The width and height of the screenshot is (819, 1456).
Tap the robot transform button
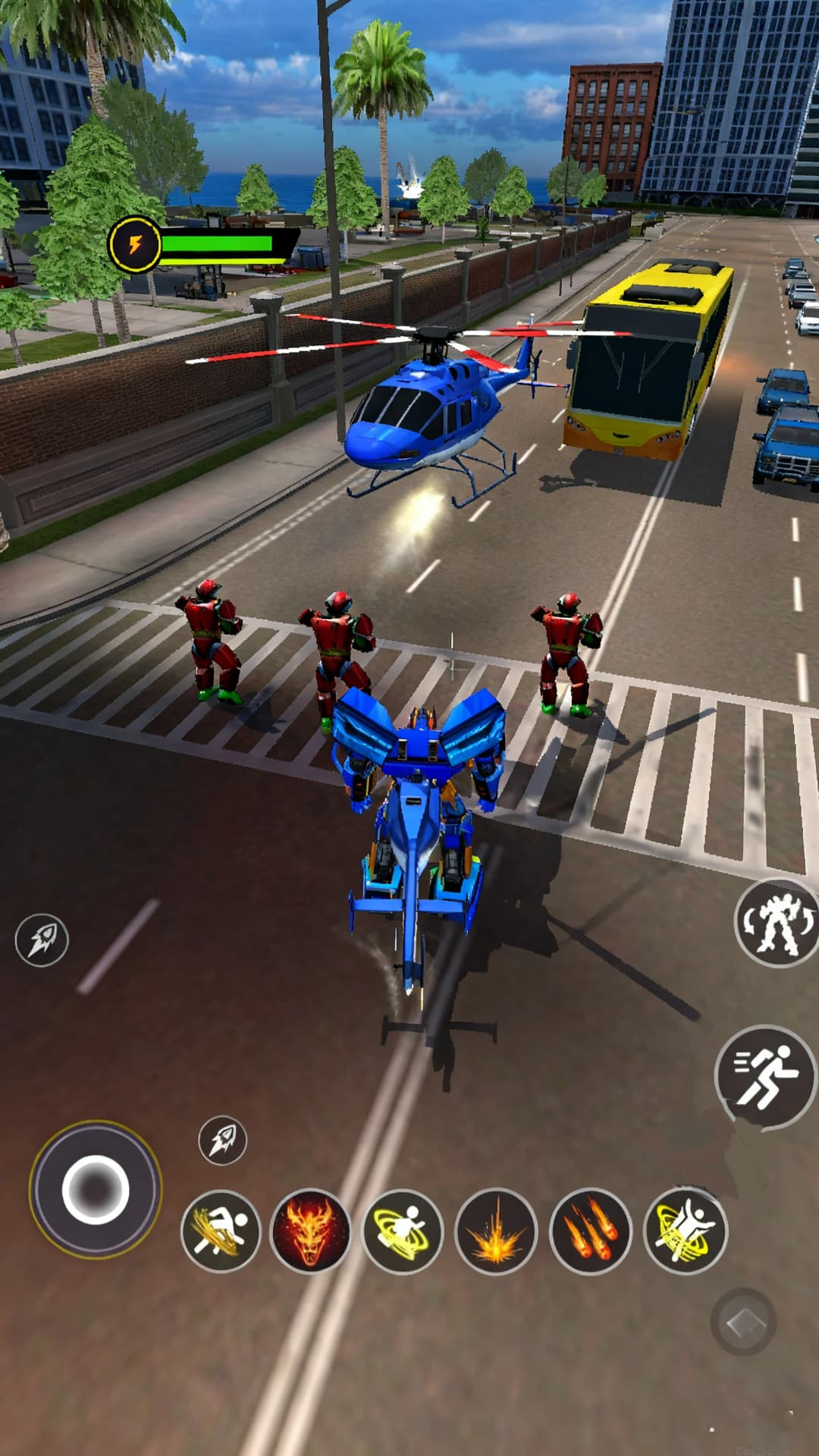pyautogui.click(x=777, y=923)
